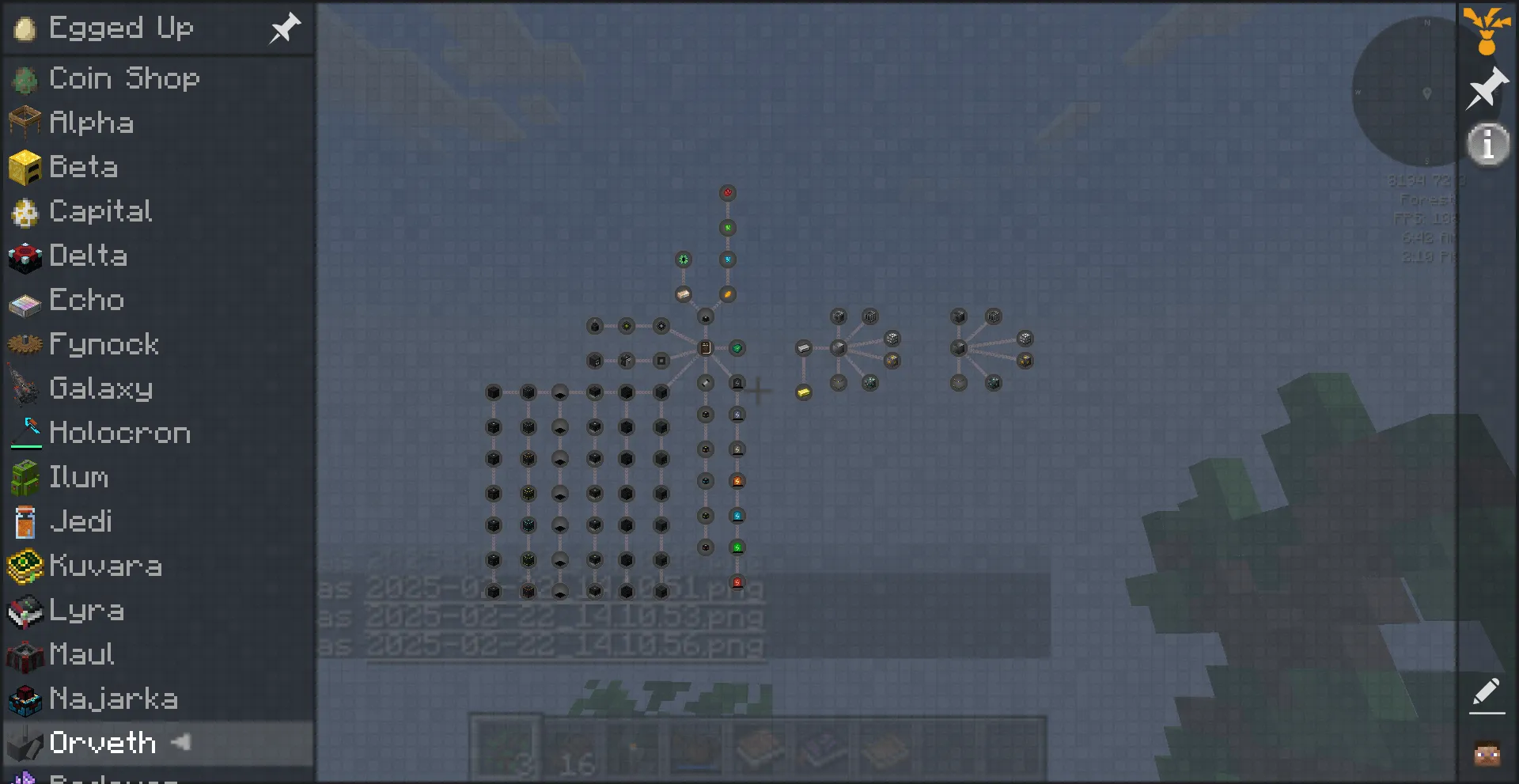Click the green emerald gem quest node
1519x784 pixels.
(x=737, y=347)
